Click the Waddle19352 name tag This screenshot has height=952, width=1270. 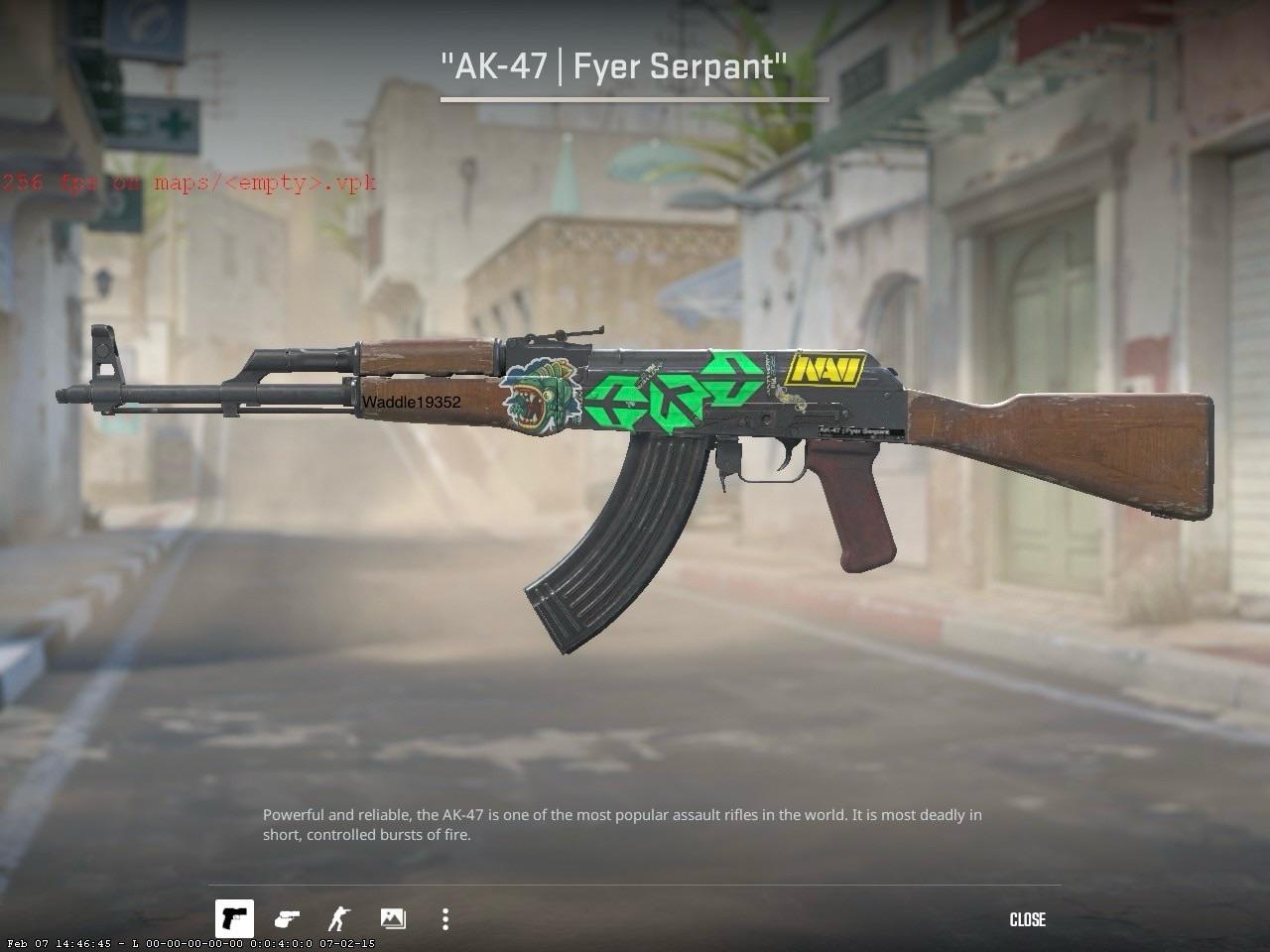click(x=413, y=404)
